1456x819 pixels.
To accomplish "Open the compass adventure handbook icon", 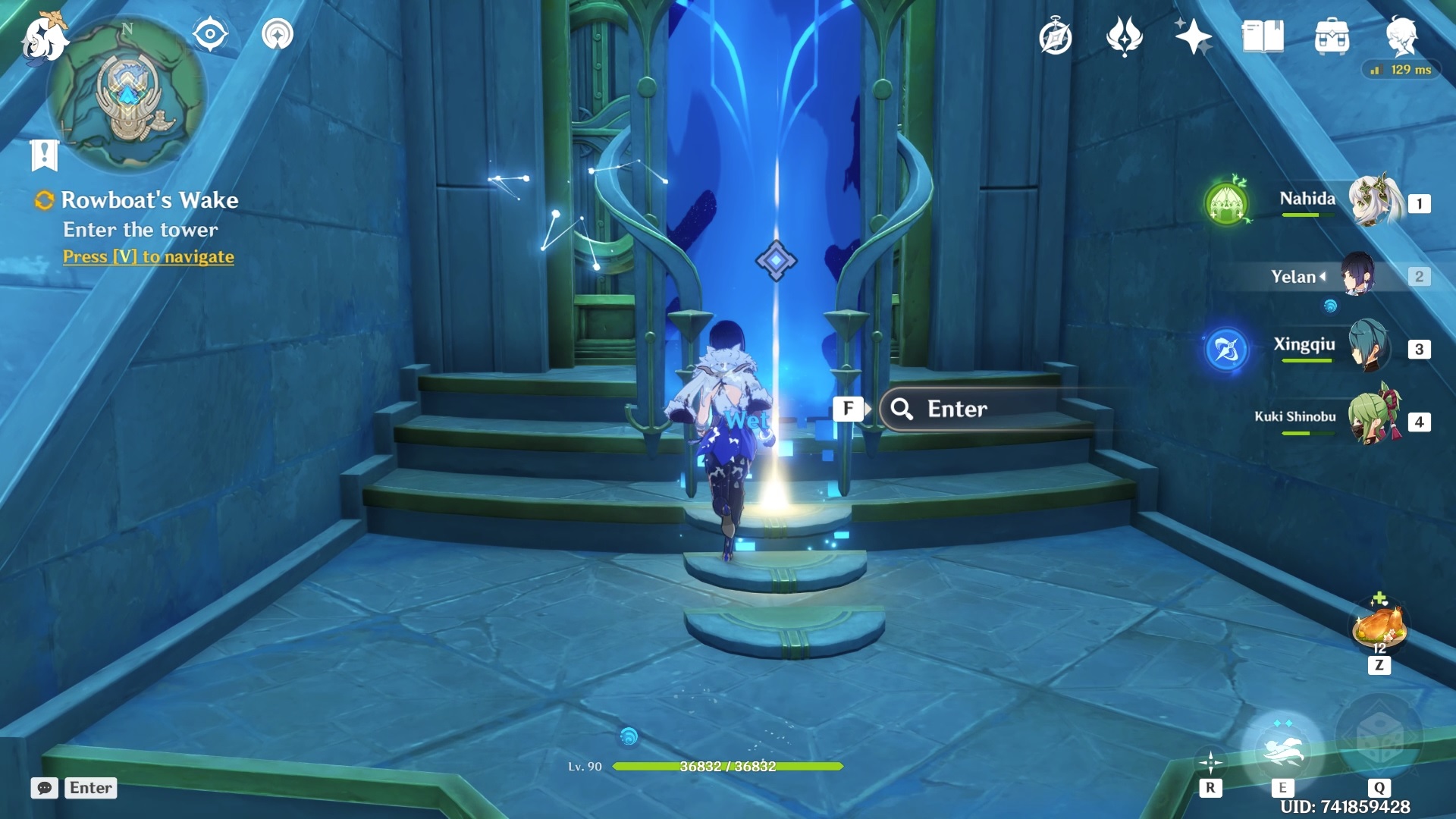I will point(1055,37).
